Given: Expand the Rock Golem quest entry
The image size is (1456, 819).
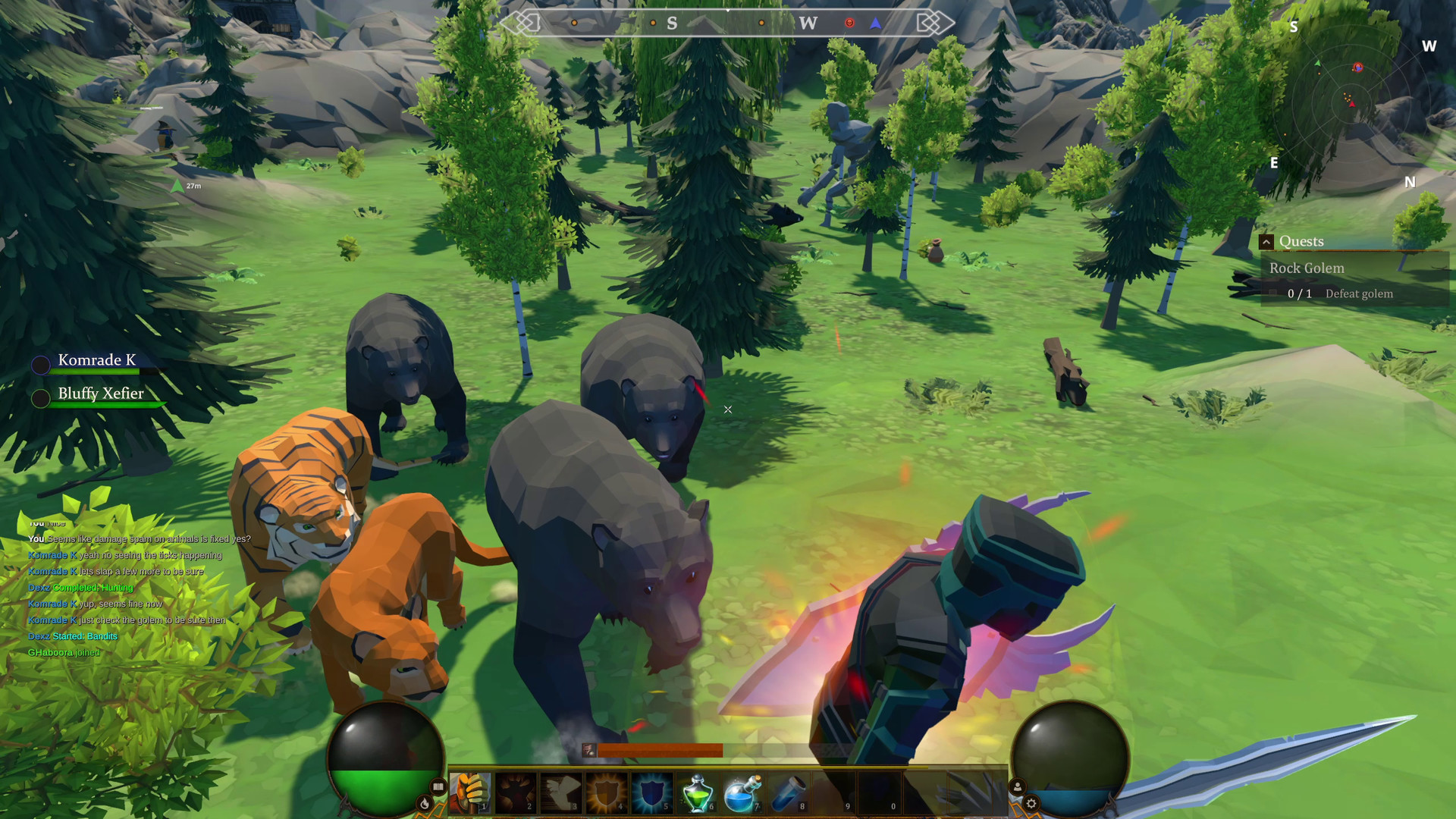Looking at the screenshot, I should 1306,268.
